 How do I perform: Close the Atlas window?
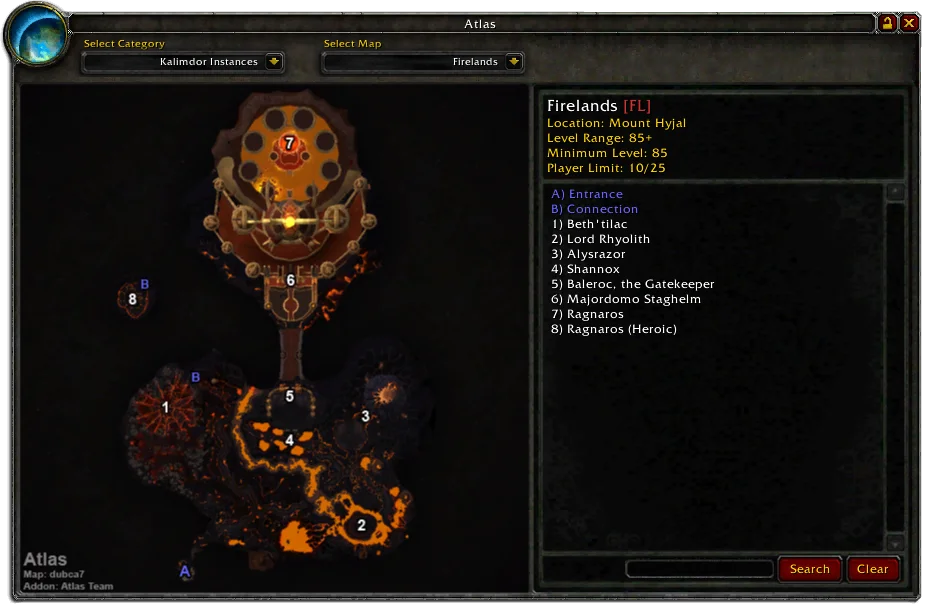tap(909, 23)
